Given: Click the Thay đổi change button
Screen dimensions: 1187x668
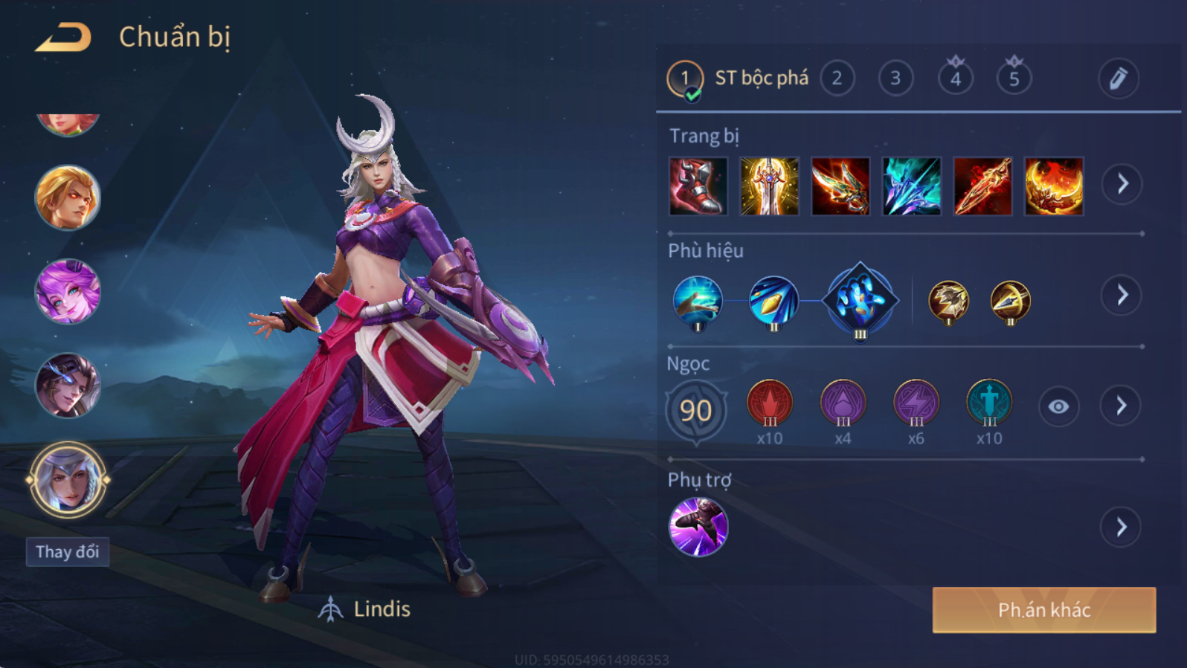Looking at the screenshot, I should click(67, 552).
